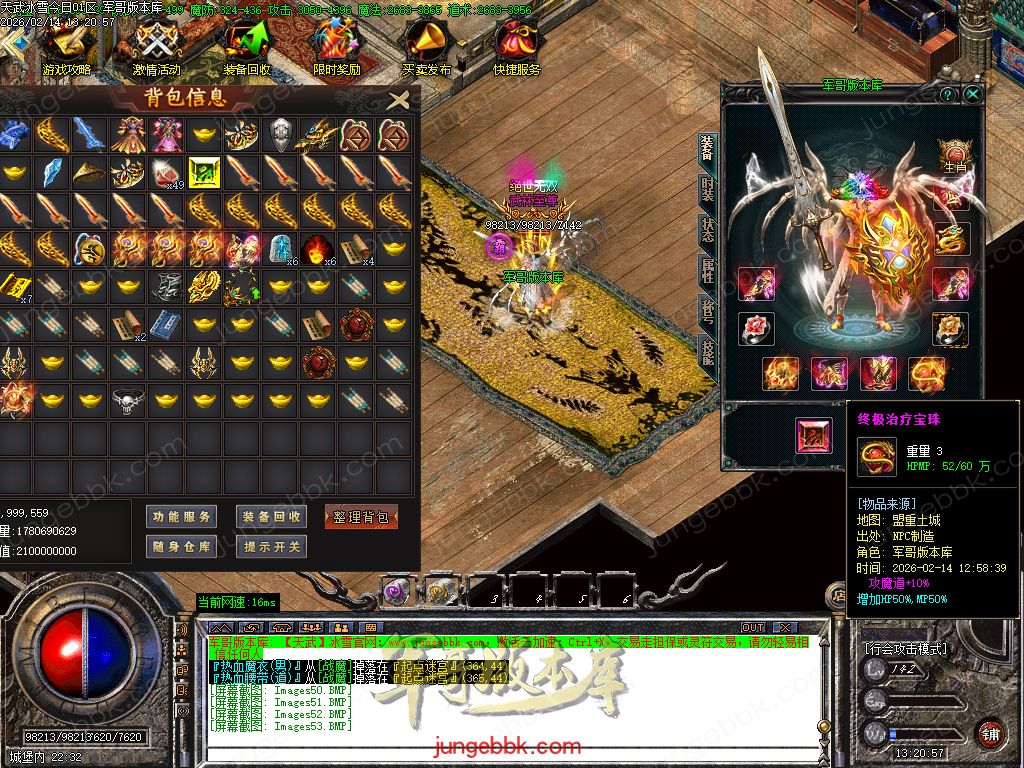Viewport: 1024px width, 768px height.
Task: Open the character panel help button
Action: [947, 94]
